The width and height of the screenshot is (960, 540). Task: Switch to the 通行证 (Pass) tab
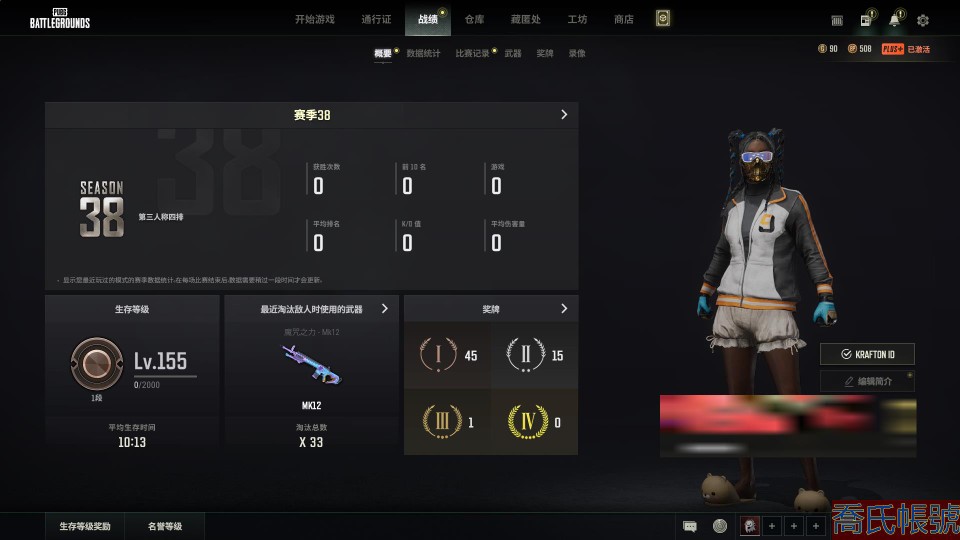[x=375, y=19]
